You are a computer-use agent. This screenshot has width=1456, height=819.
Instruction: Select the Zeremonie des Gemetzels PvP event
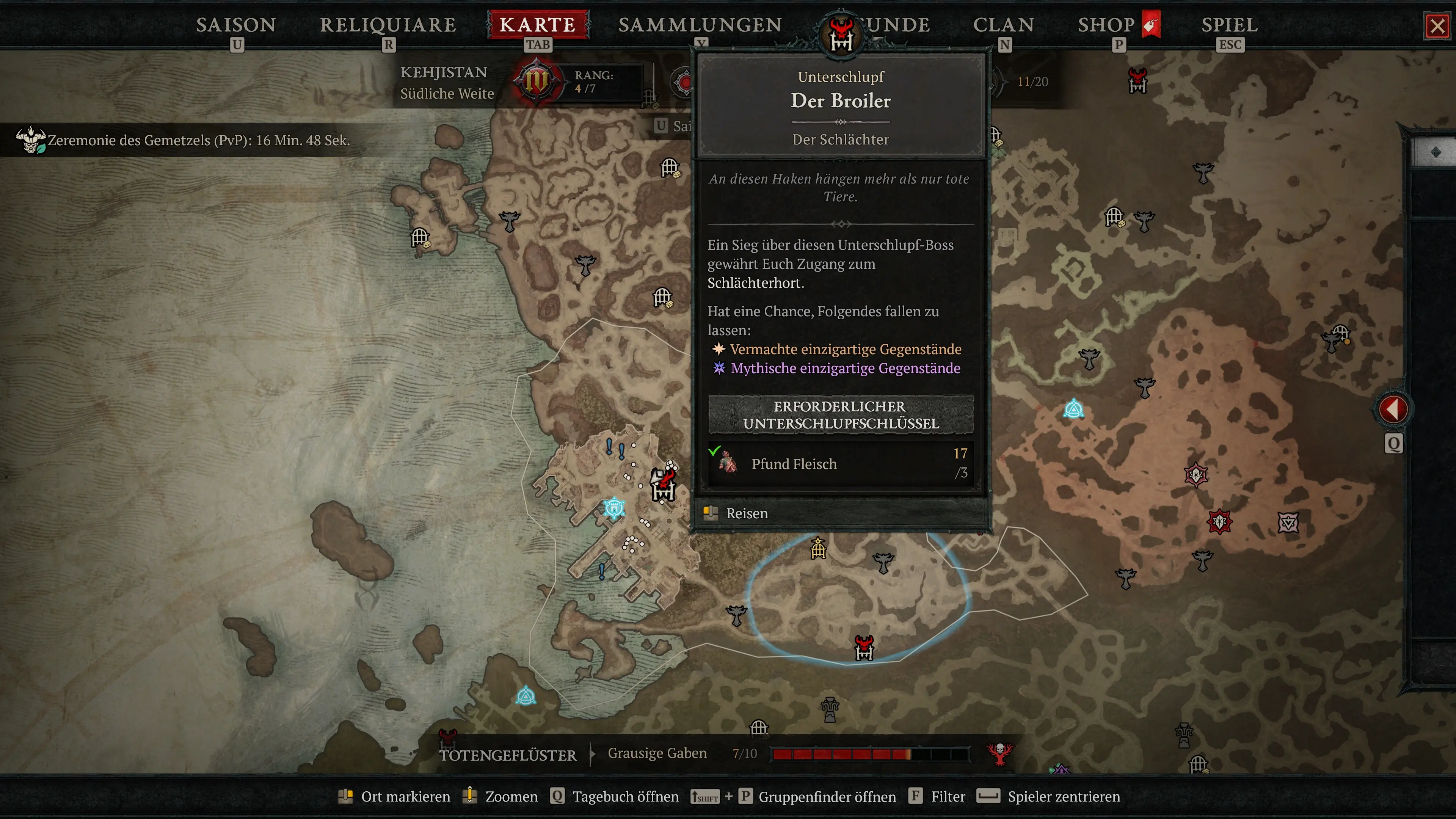(198, 140)
